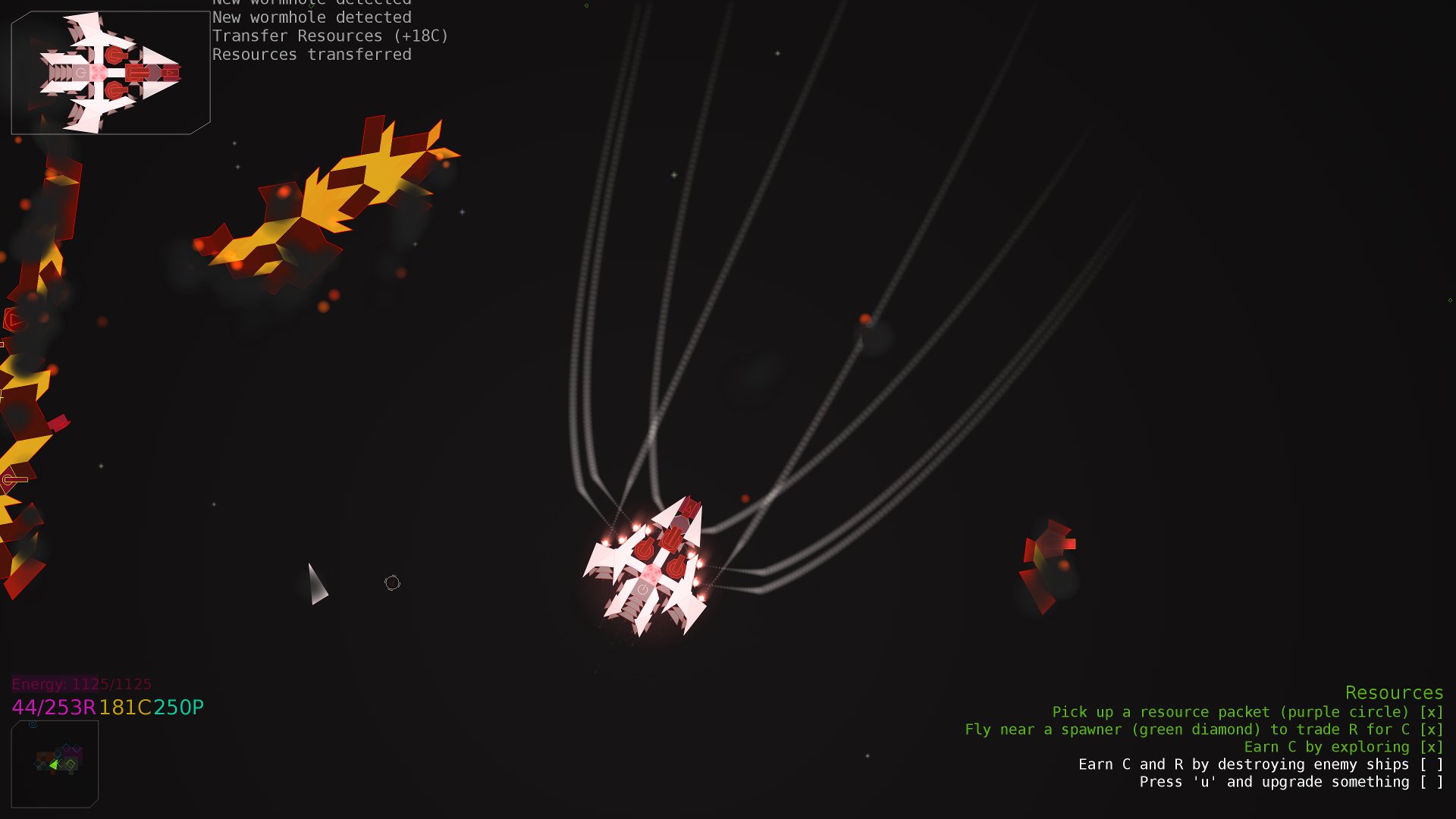The image size is (1456, 819).
Task: Click the 'Resources' panel heading
Action: tap(1394, 692)
